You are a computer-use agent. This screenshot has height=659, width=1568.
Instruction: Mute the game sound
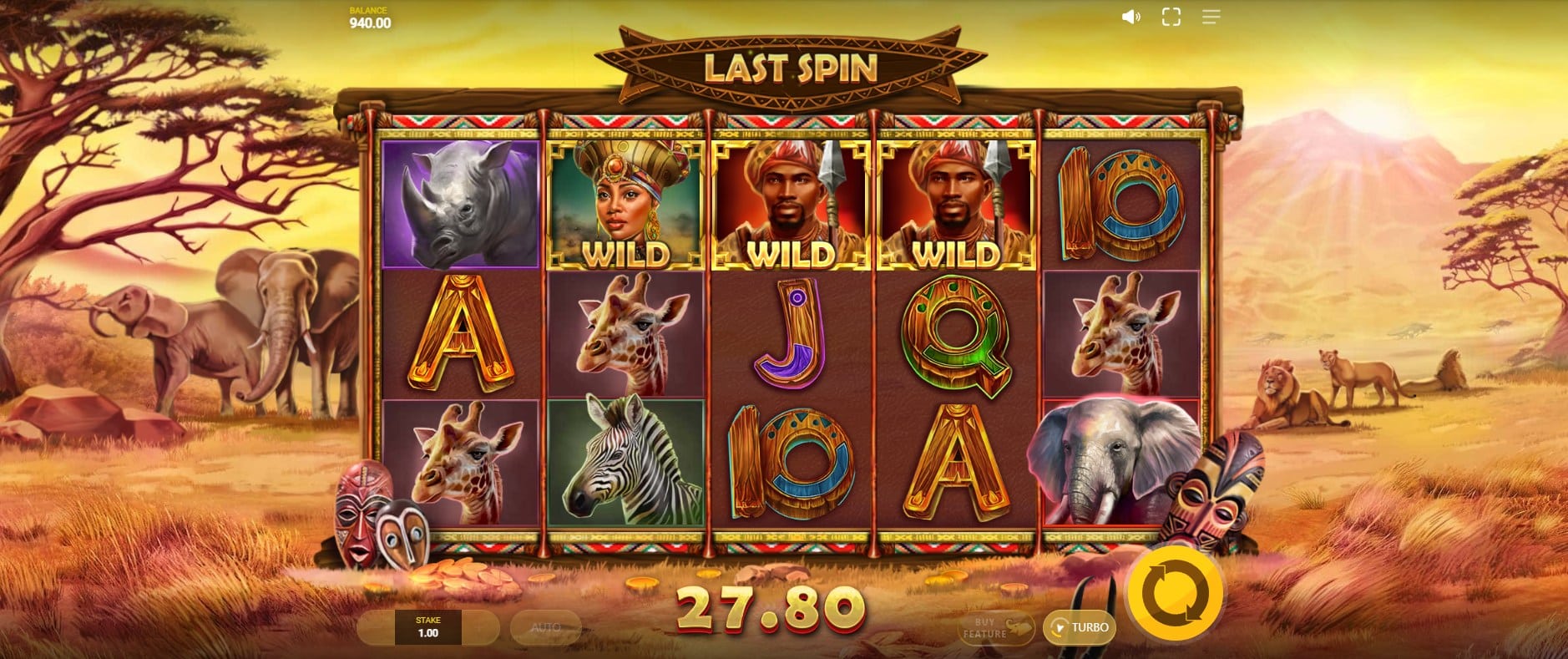[1130, 17]
